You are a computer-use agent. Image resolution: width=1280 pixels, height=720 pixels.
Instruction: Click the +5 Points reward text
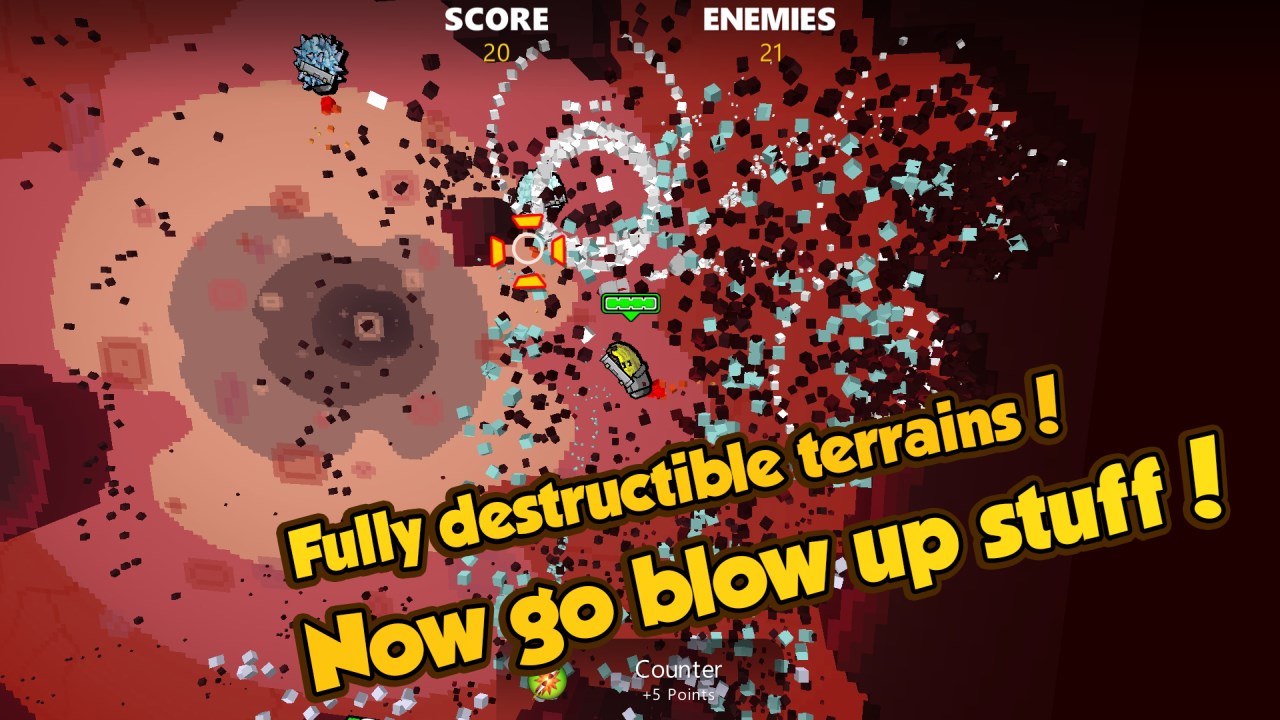678,692
